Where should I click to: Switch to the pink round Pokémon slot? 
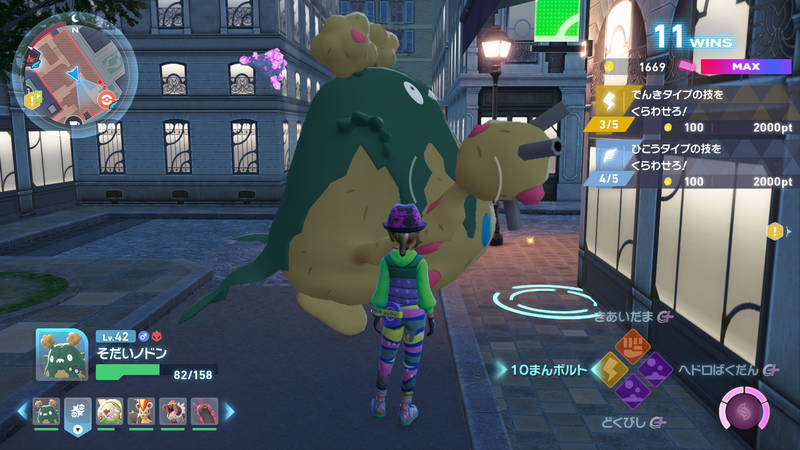(110, 412)
